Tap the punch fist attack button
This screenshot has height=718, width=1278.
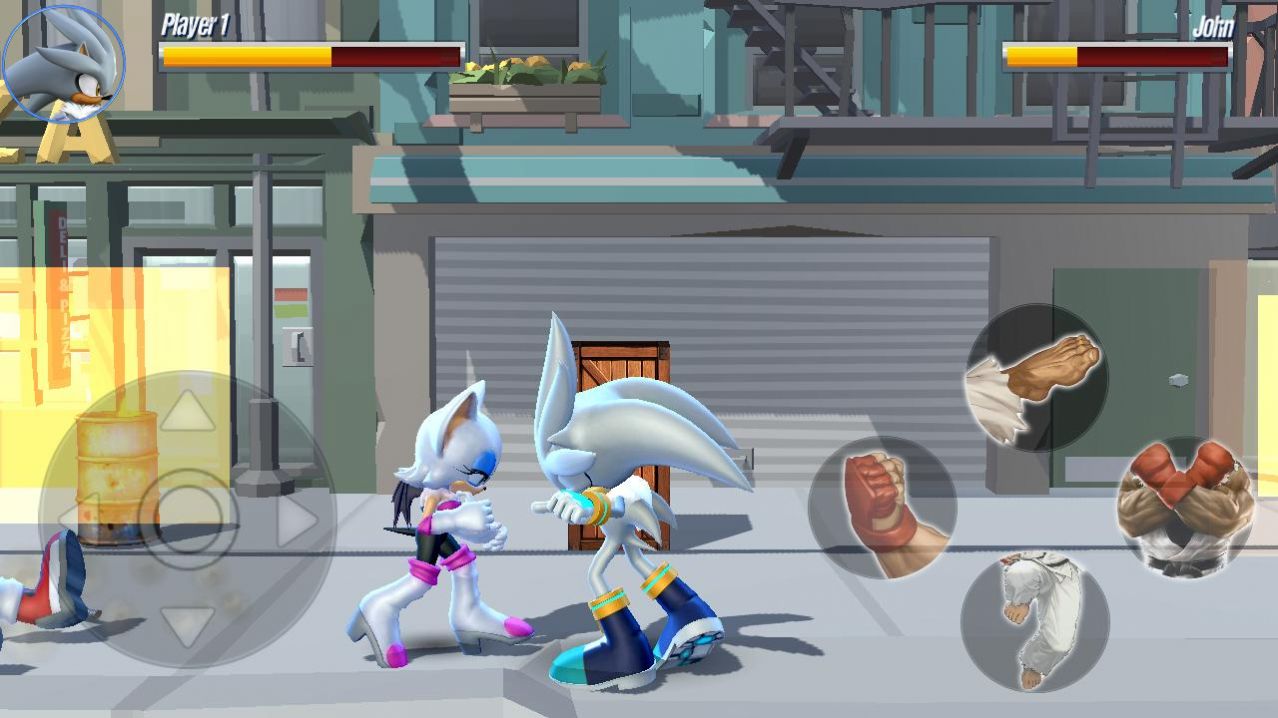coord(882,509)
